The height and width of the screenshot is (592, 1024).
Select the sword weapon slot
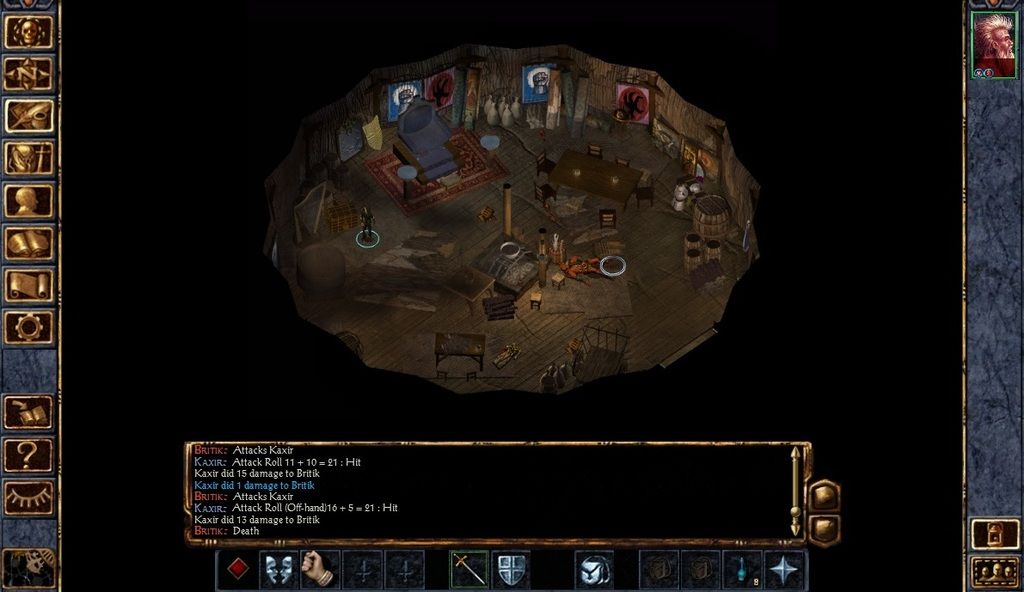pos(469,569)
